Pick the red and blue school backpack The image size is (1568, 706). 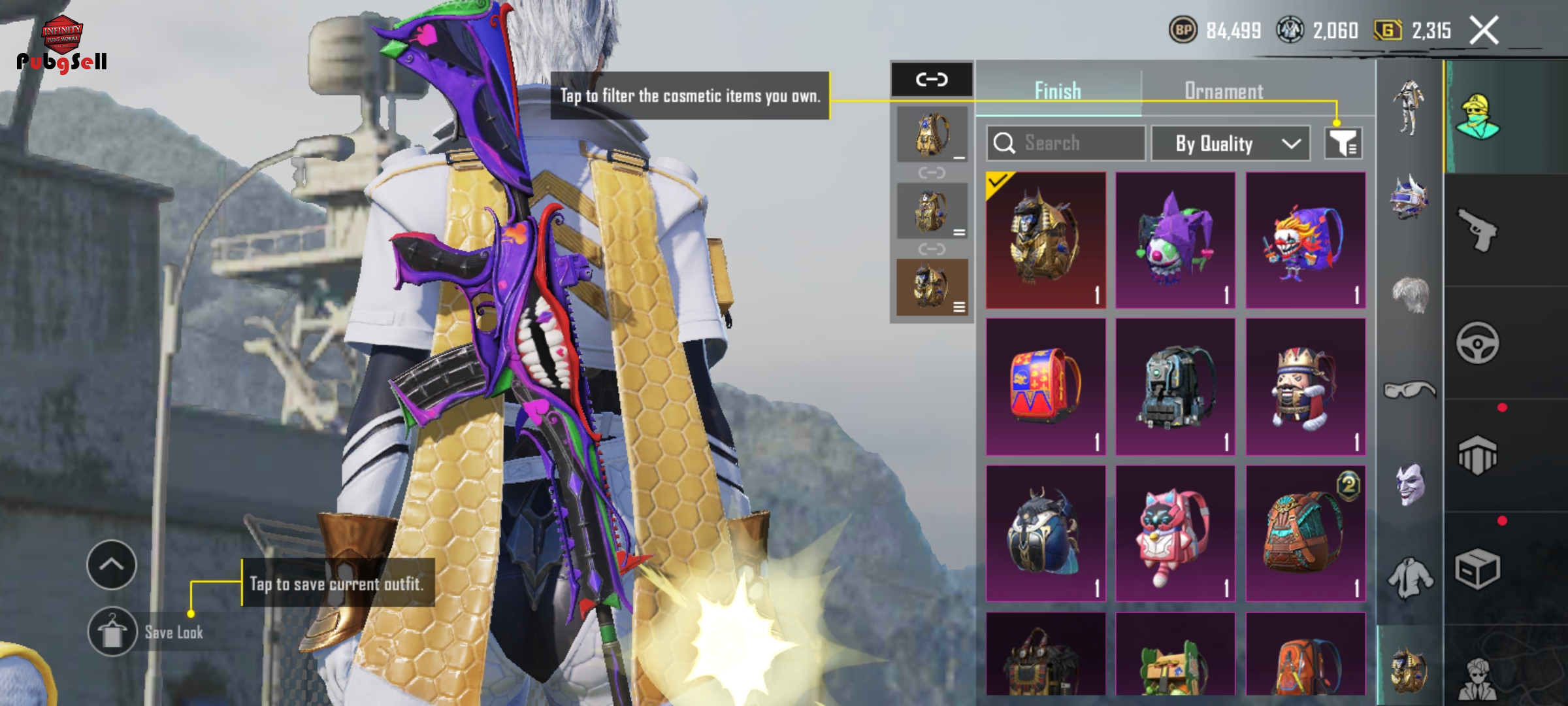click(1045, 386)
